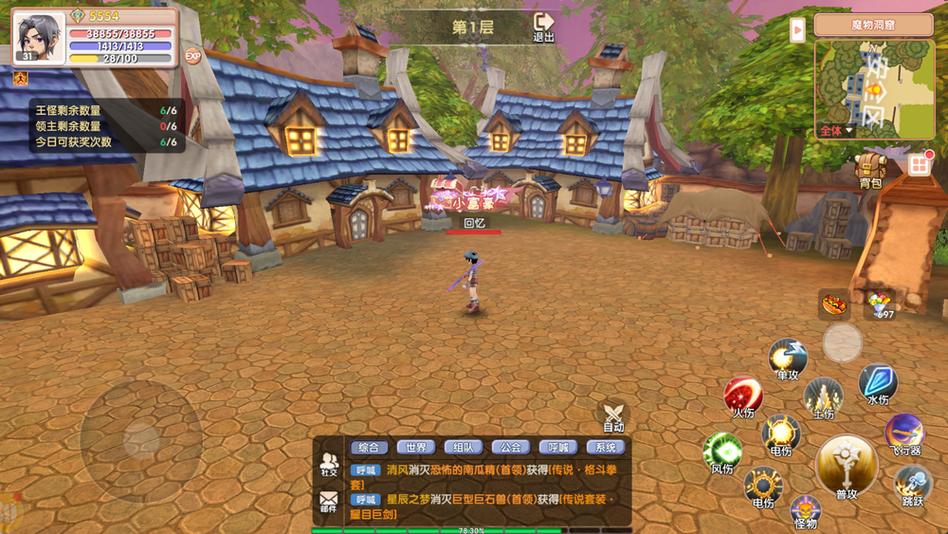The image size is (948, 534).
Task: Use the 单攻 single-target skill
Action: coord(788,358)
